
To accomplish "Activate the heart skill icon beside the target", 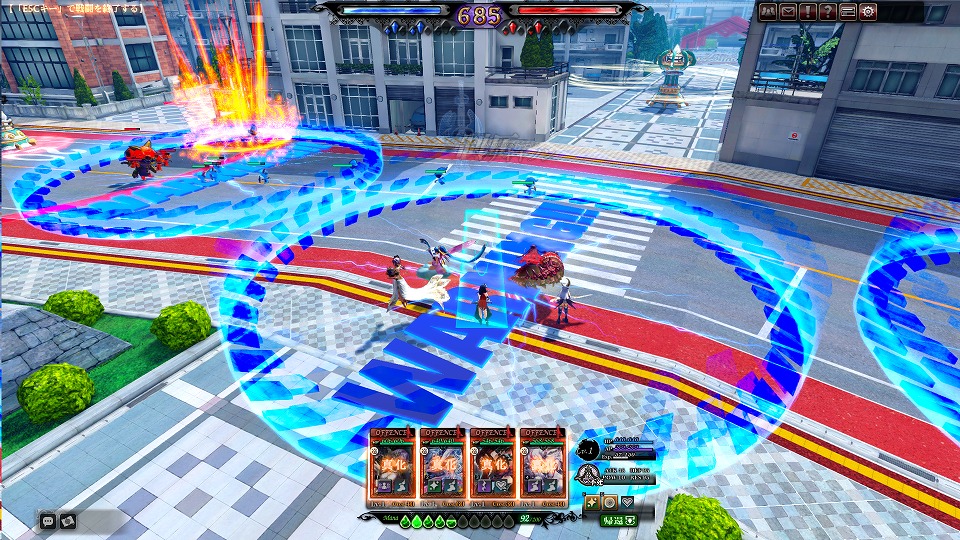I will point(627,502).
